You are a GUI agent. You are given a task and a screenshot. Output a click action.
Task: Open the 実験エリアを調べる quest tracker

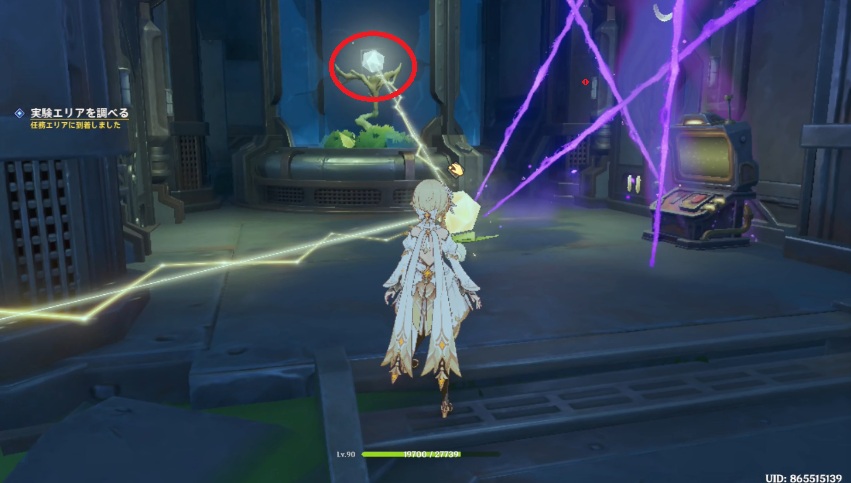tap(78, 114)
